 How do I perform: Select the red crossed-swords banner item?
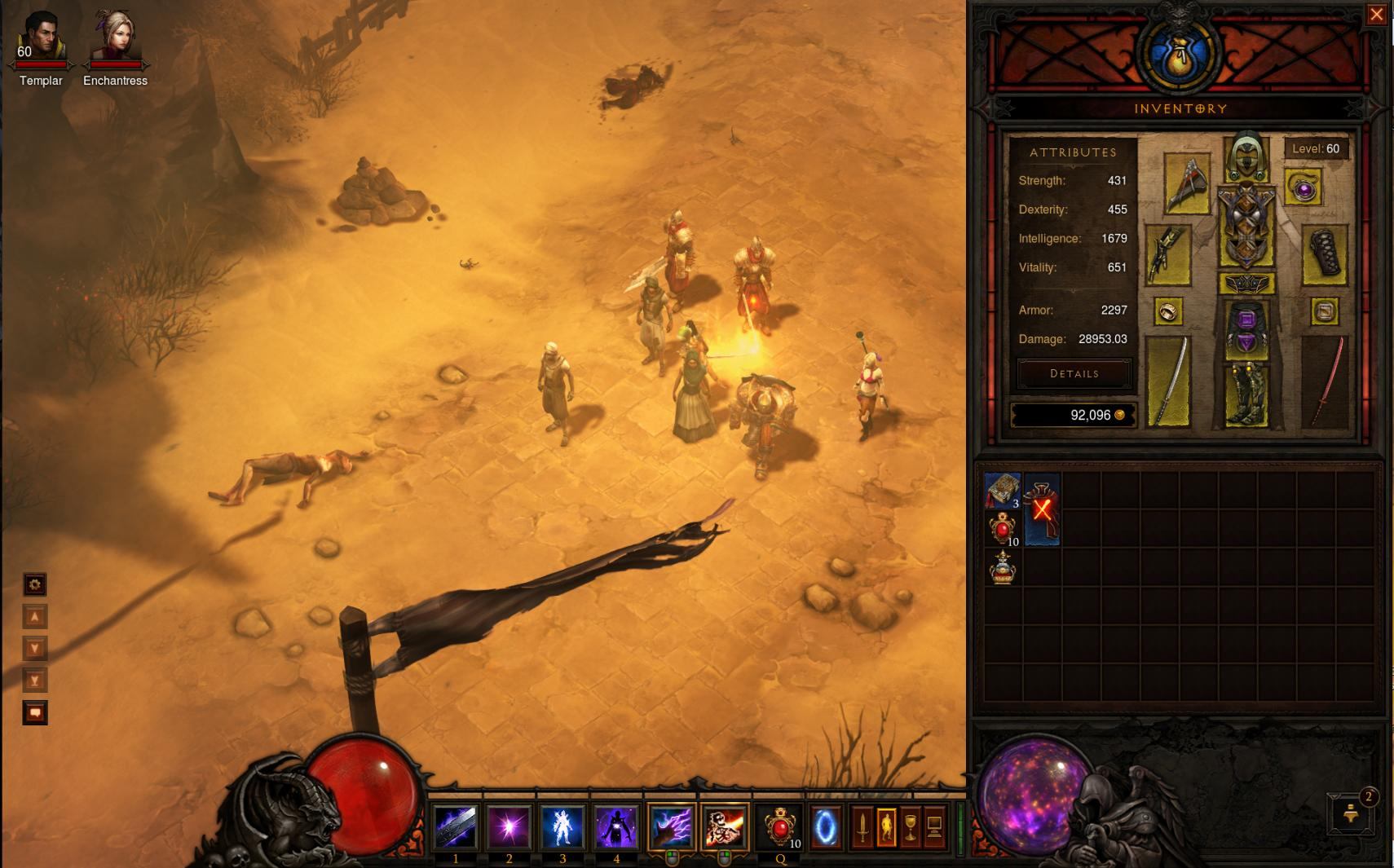tap(1042, 510)
